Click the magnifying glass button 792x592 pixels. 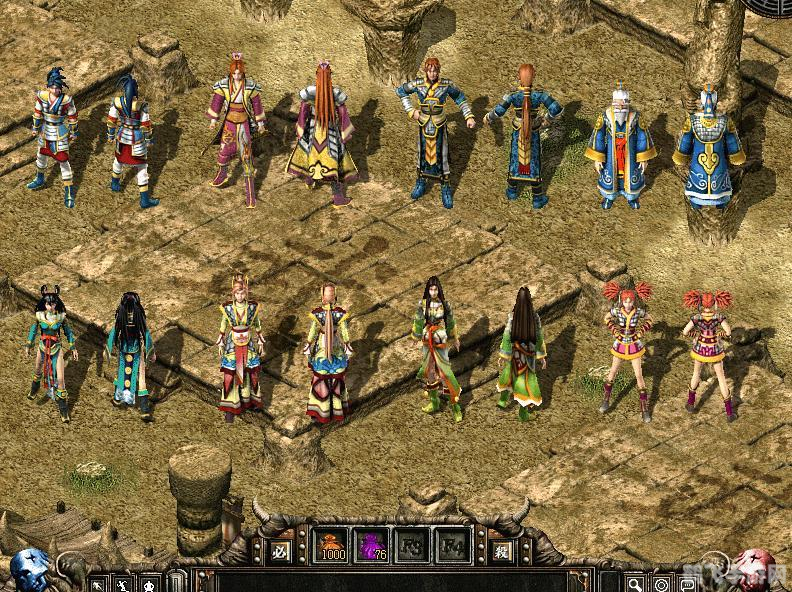coord(635,583)
